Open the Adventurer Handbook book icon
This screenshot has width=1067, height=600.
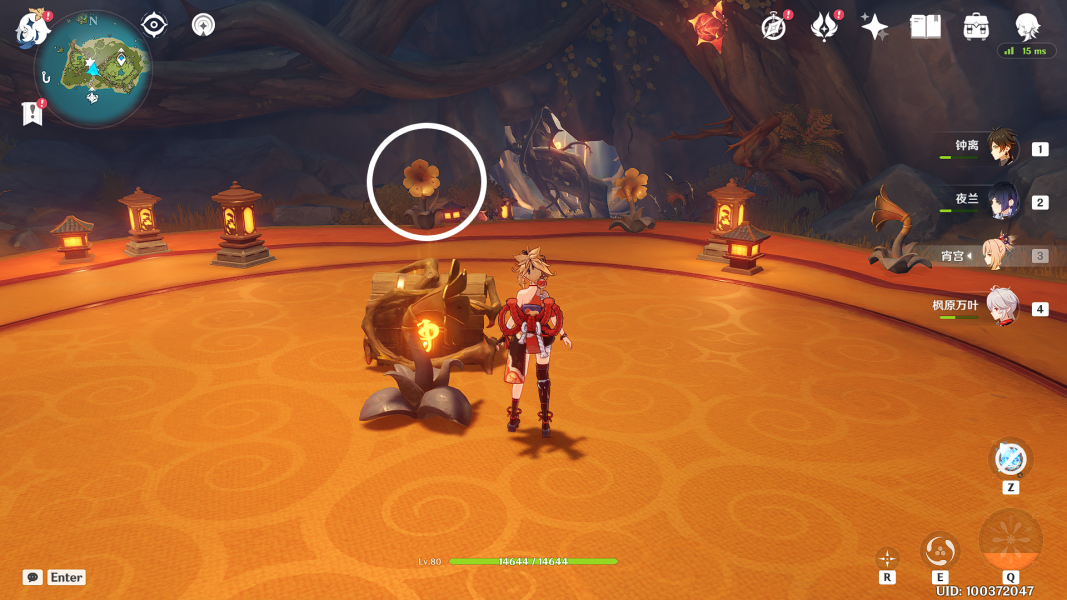click(x=925, y=27)
